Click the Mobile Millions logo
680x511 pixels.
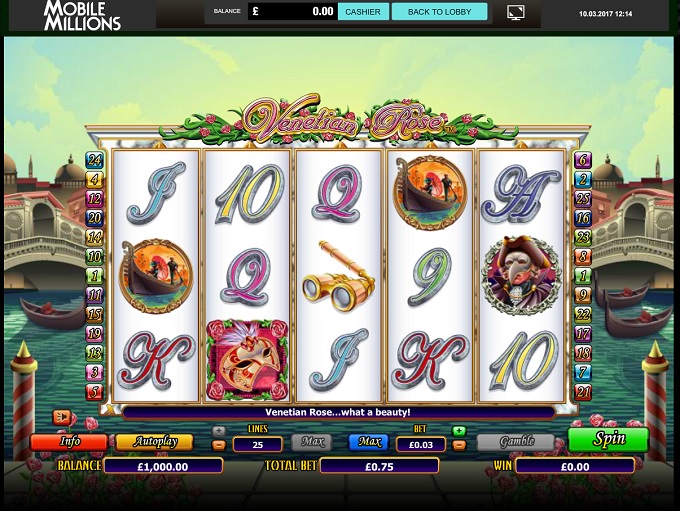click(82, 15)
